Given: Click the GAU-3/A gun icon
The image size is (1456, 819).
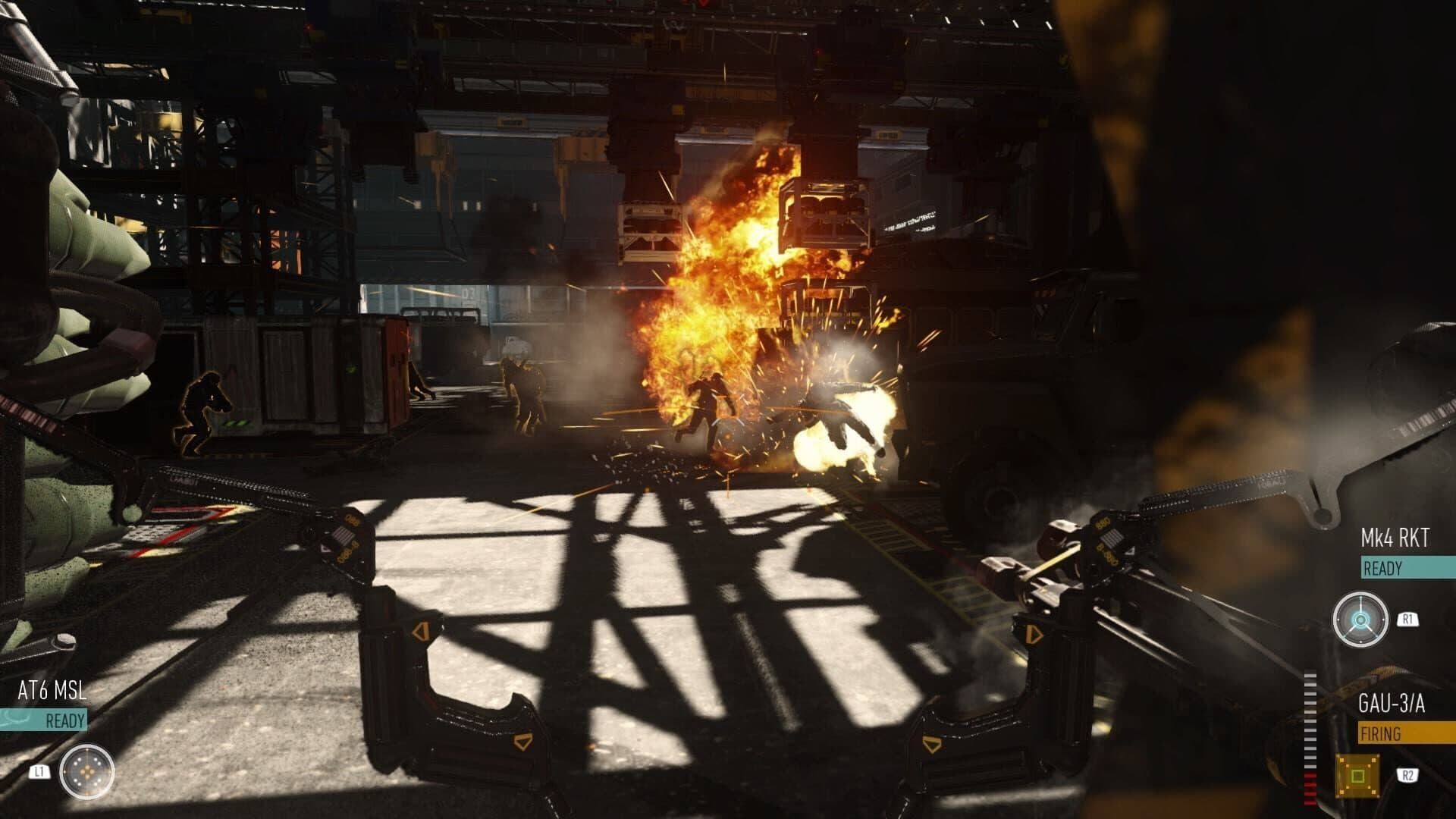Looking at the screenshot, I should tap(1357, 775).
